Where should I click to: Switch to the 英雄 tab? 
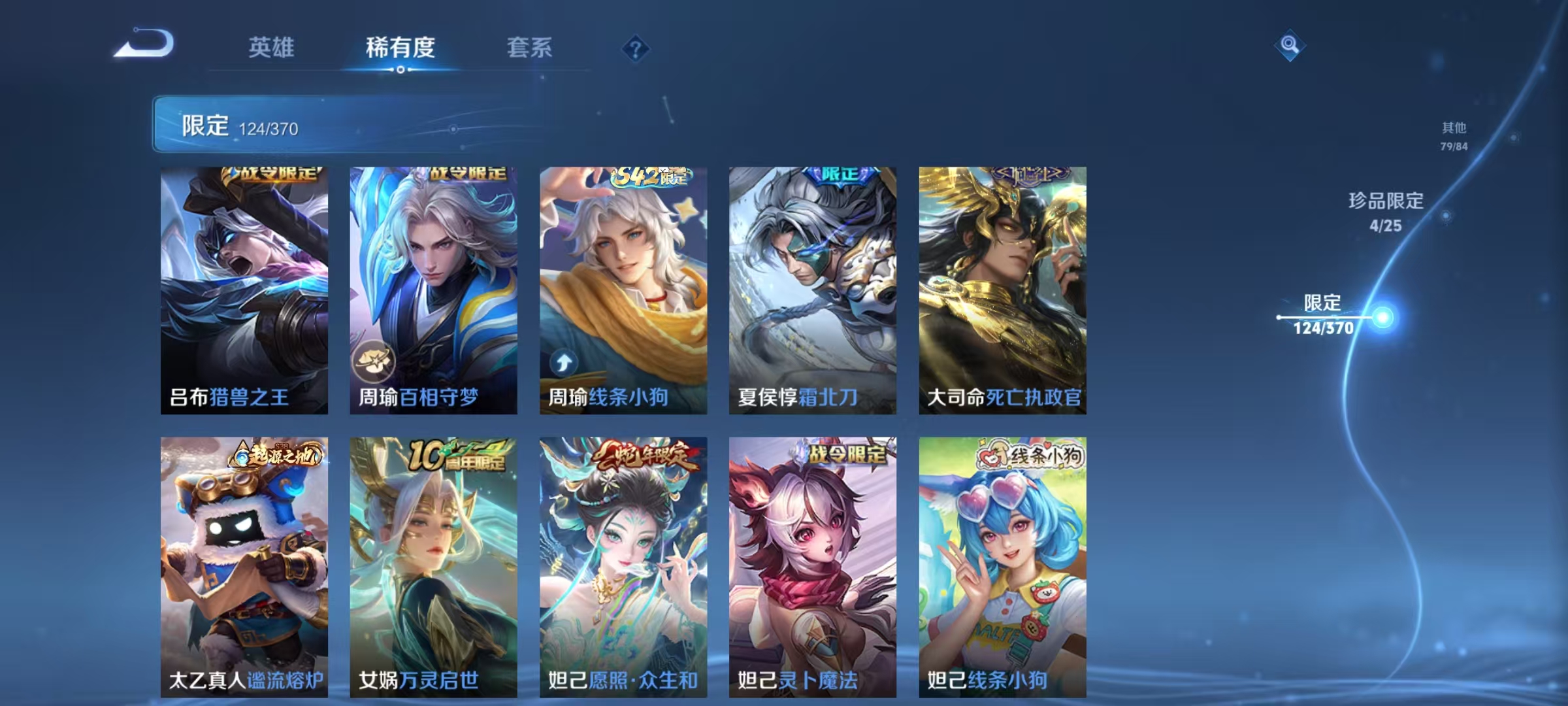pos(271,47)
